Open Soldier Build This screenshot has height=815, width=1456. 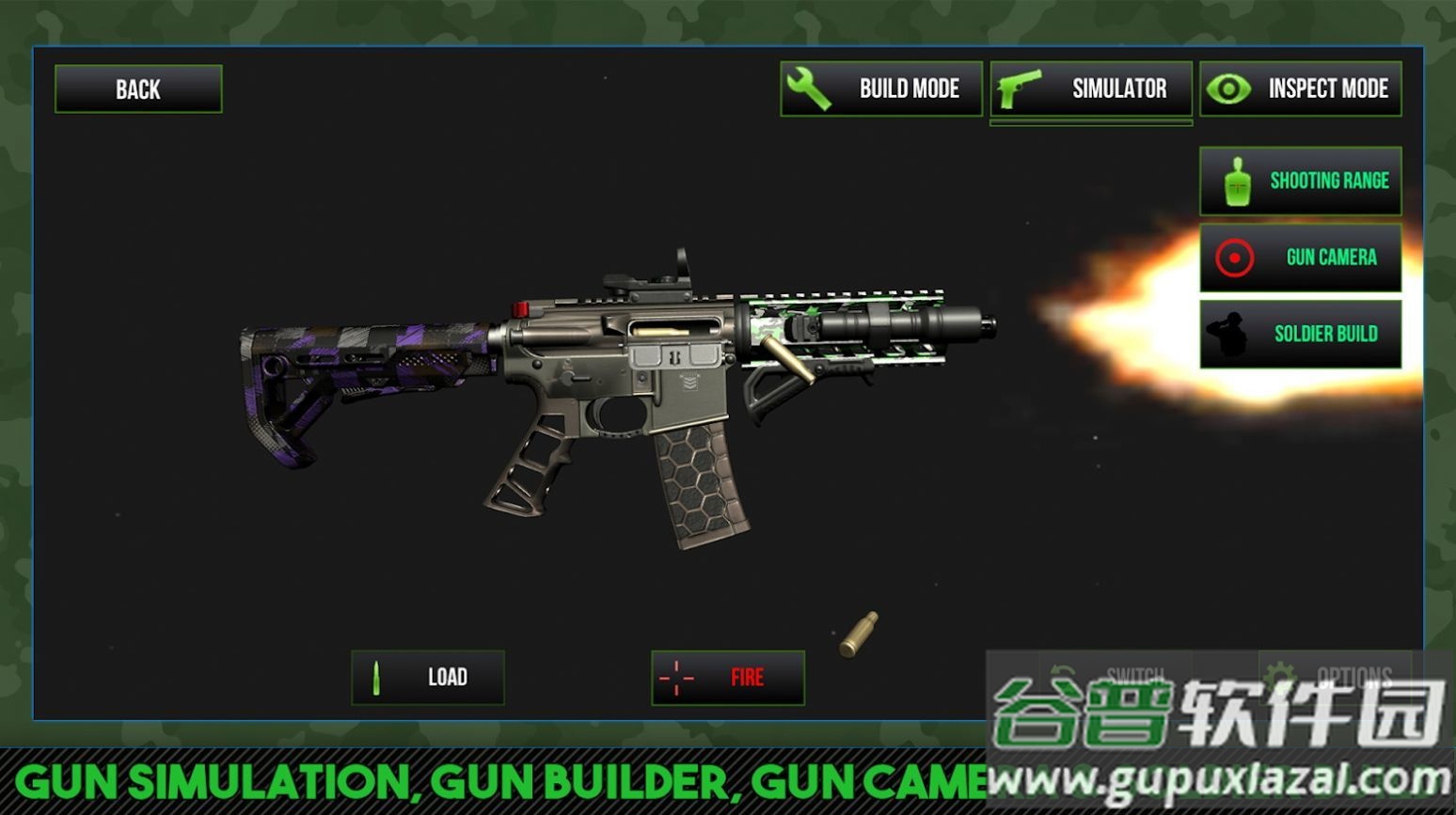1301,334
